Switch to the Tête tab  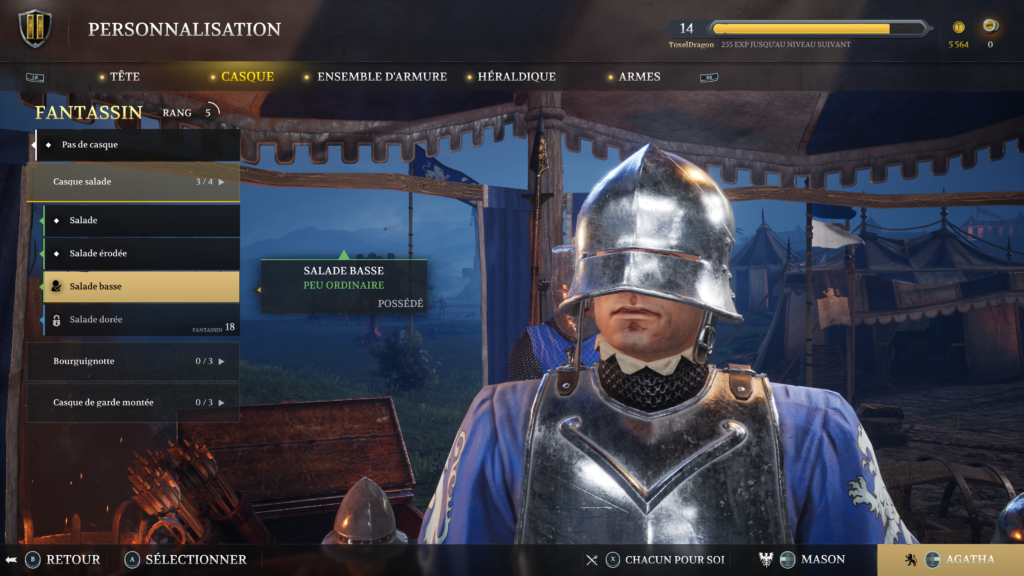[124, 76]
